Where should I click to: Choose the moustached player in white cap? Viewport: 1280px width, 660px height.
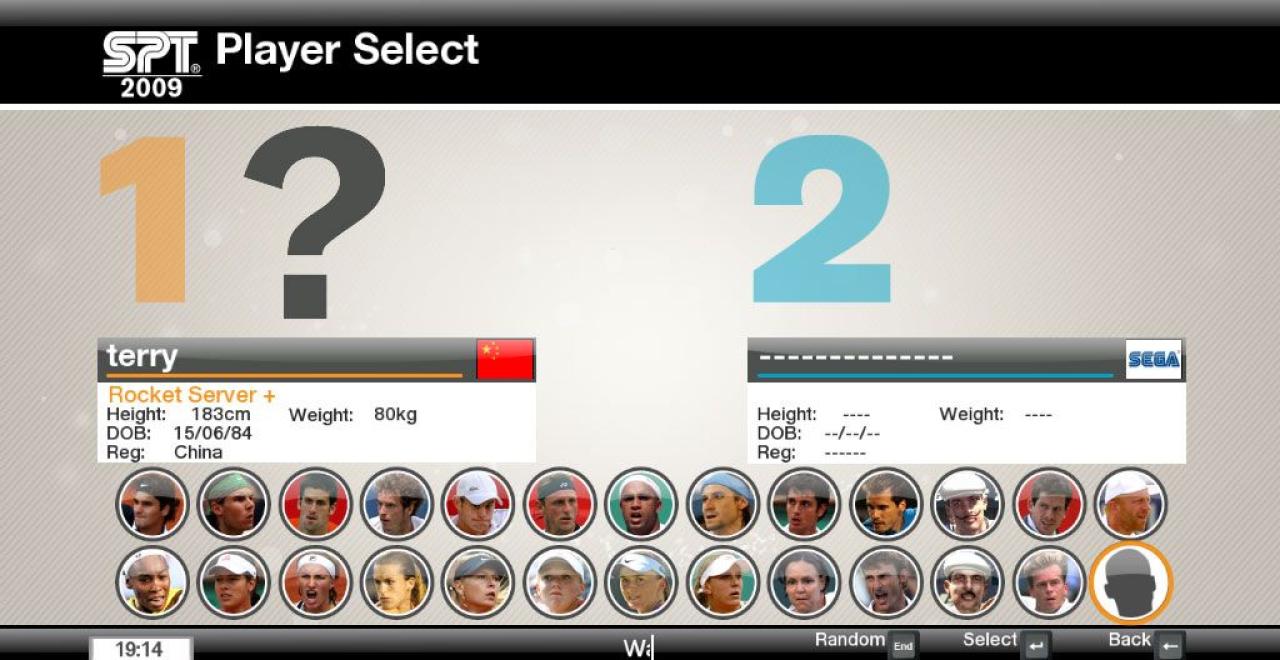click(x=967, y=583)
